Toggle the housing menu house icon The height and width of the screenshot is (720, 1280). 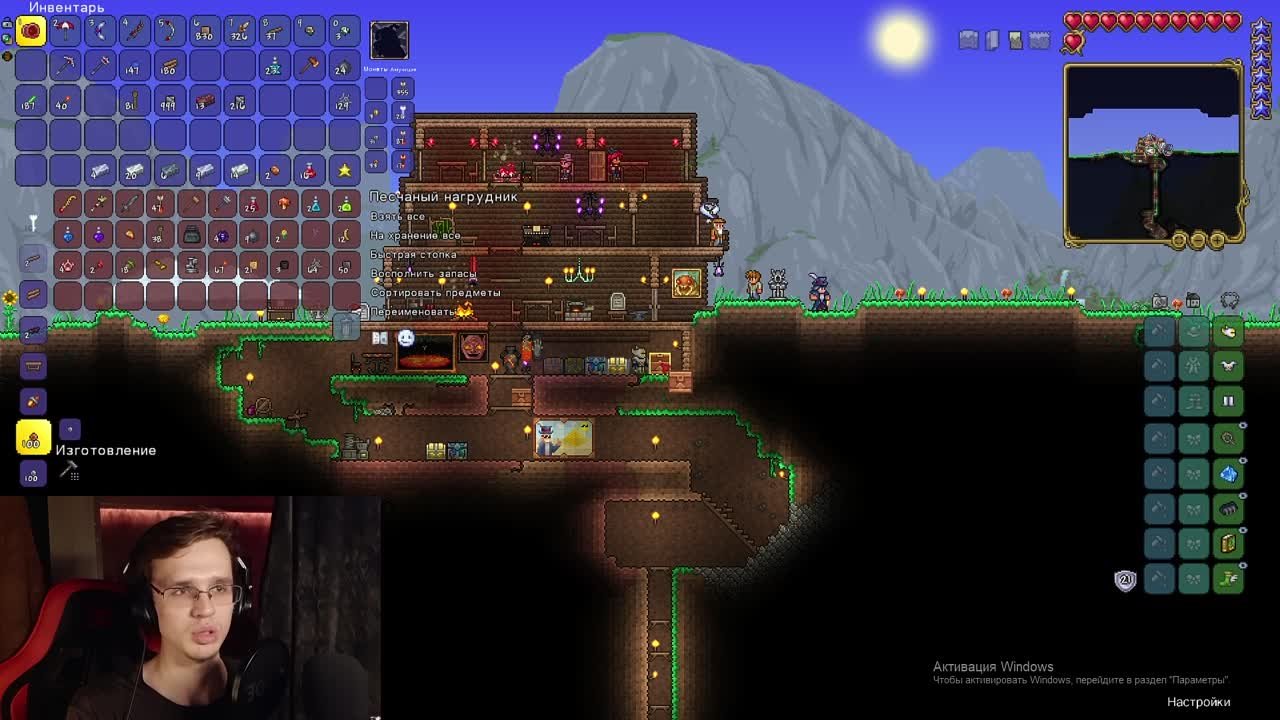(1192, 301)
